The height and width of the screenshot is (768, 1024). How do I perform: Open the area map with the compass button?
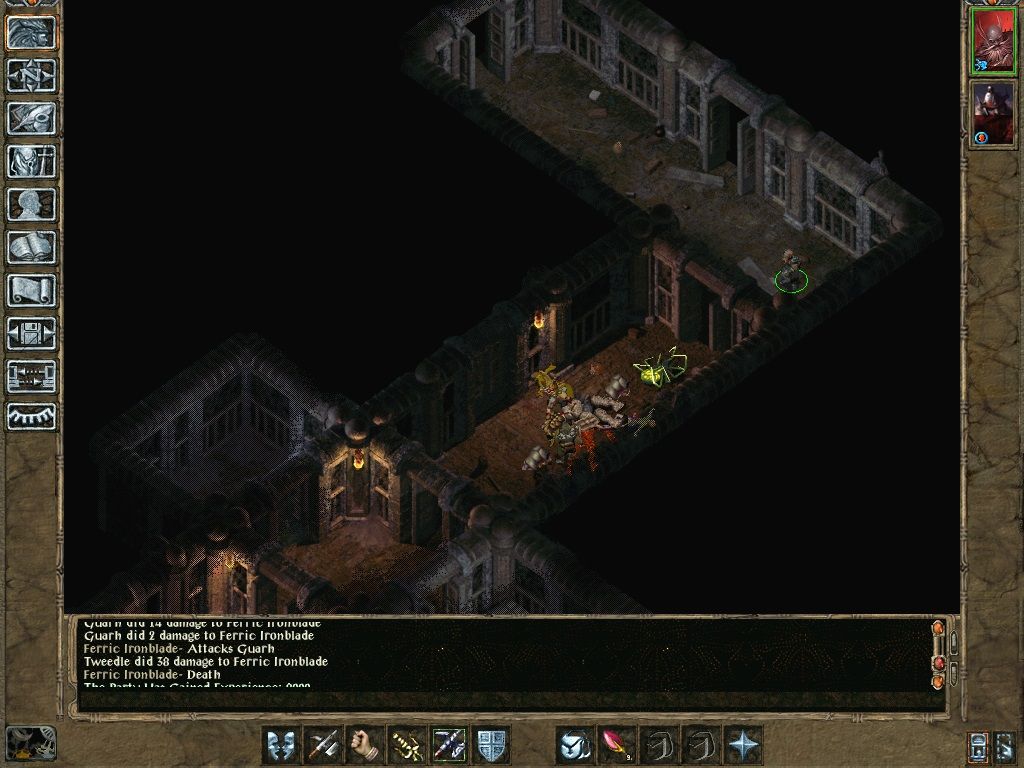coord(32,76)
